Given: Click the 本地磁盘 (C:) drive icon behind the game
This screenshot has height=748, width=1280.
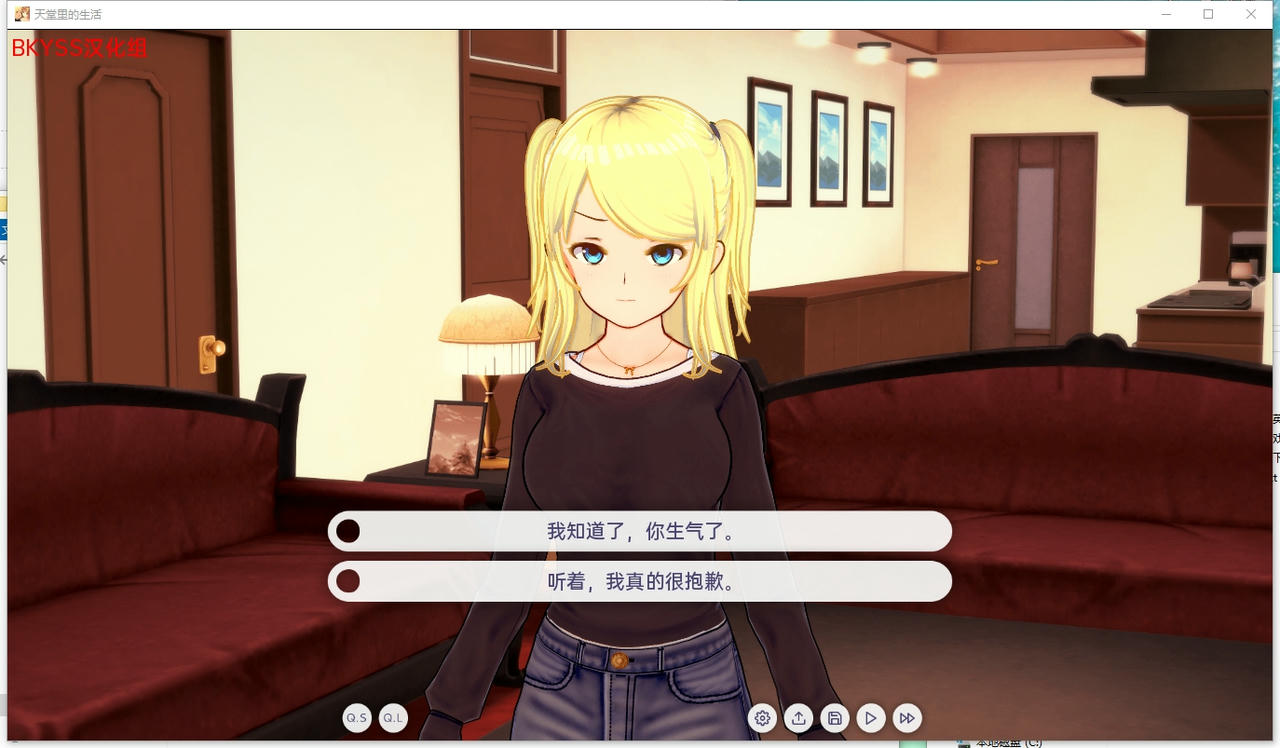Looking at the screenshot, I should click(963, 743).
